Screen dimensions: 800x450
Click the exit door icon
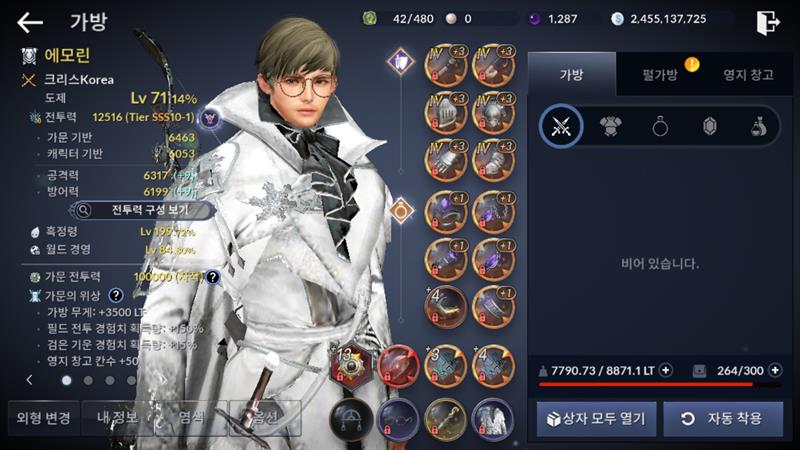(x=767, y=22)
